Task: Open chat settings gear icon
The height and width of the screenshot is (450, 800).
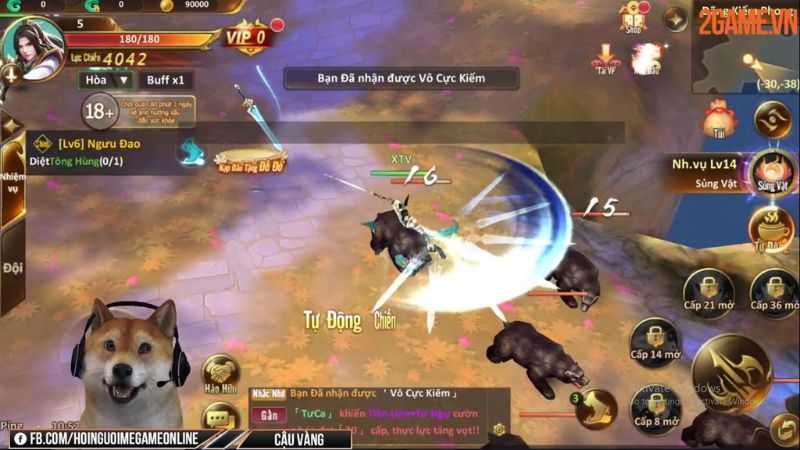Action: pos(499,430)
